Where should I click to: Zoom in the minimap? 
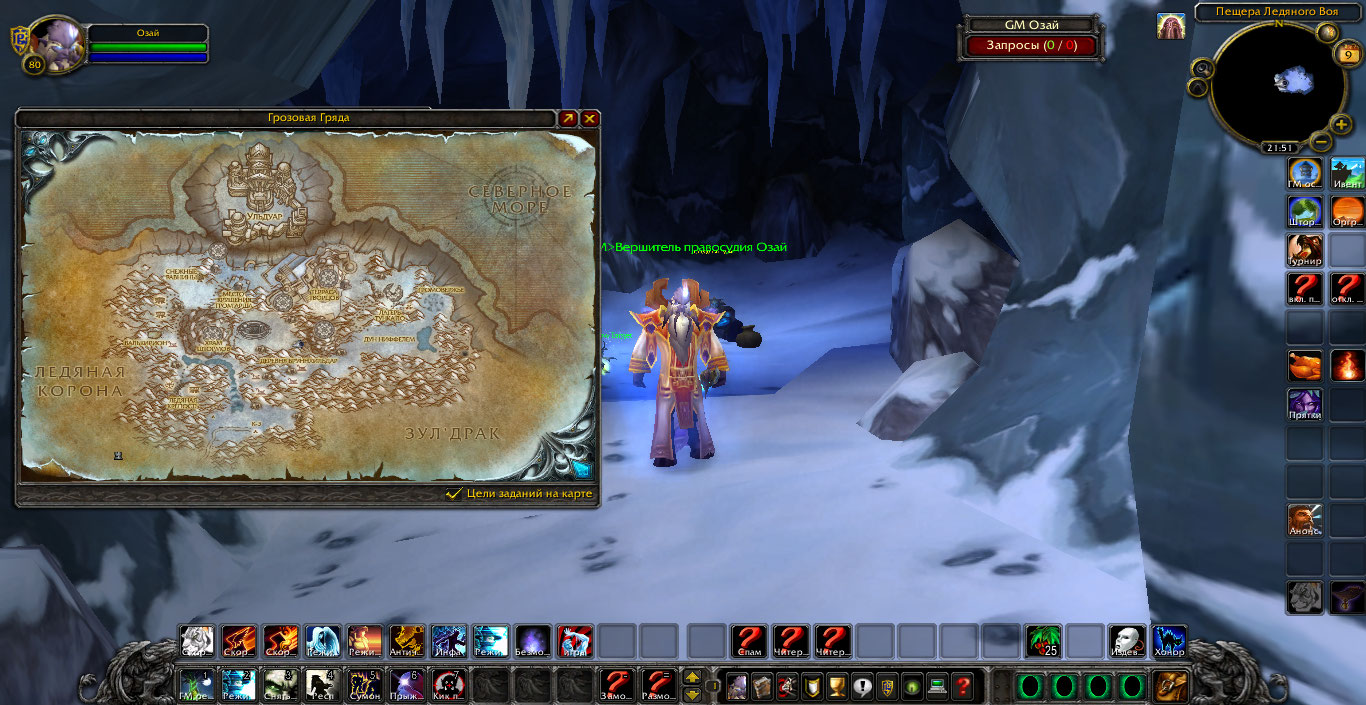point(1341,125)
